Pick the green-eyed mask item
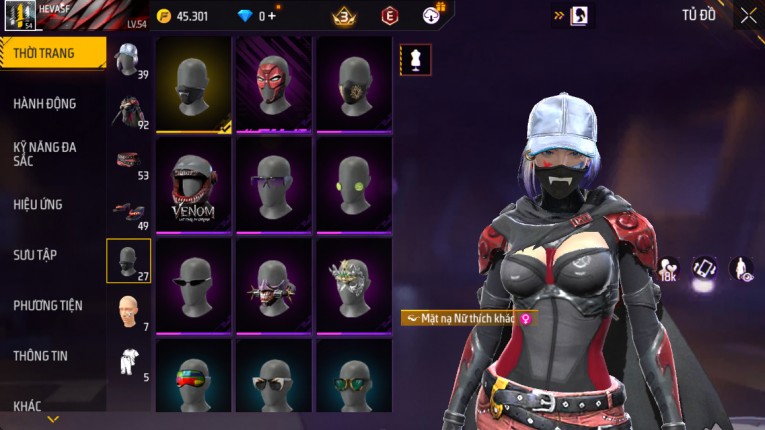The height and width of the screenshot is (430, 765). click(354, 184)
